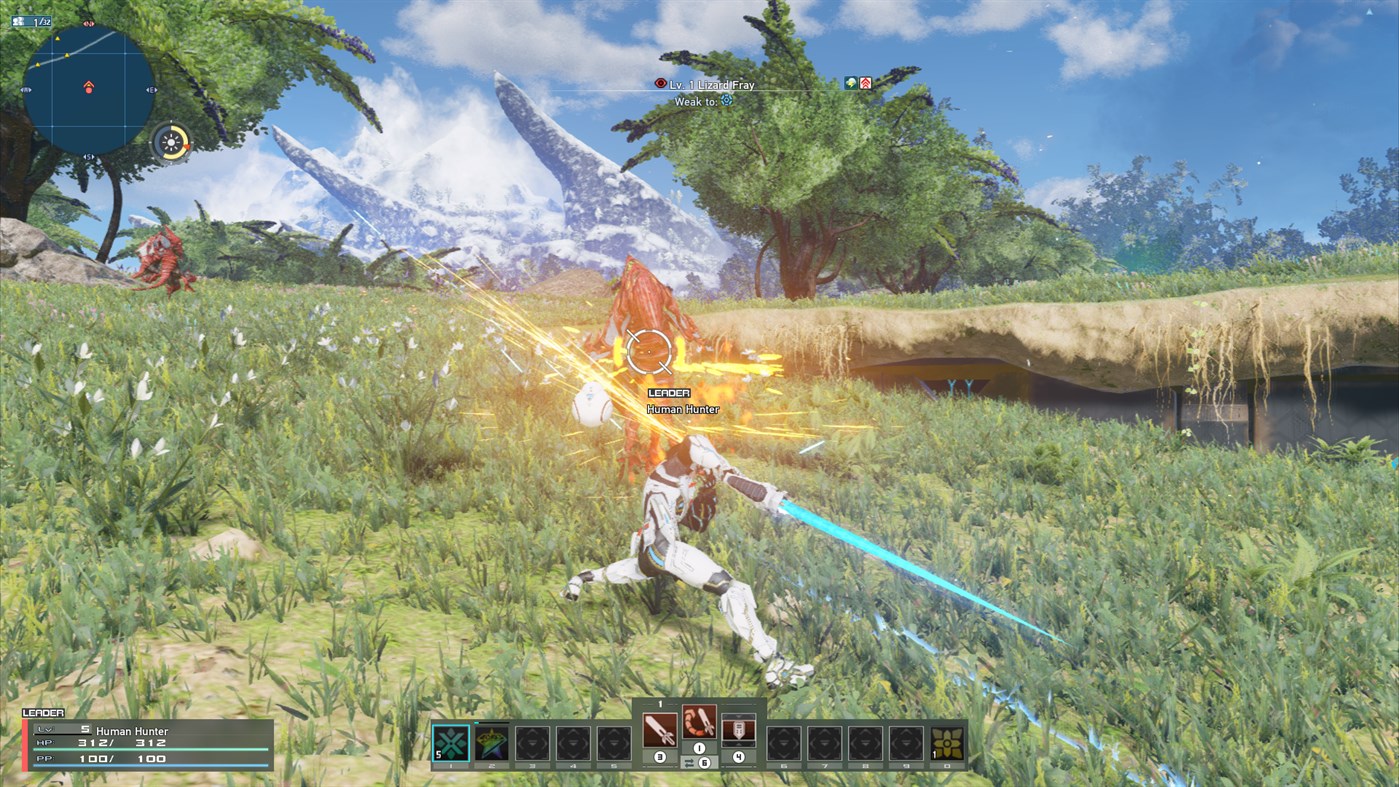This screenshot has width=1399, height=787.
Task: Click the sub-weapon icon labeled 4
Action: 738,728
